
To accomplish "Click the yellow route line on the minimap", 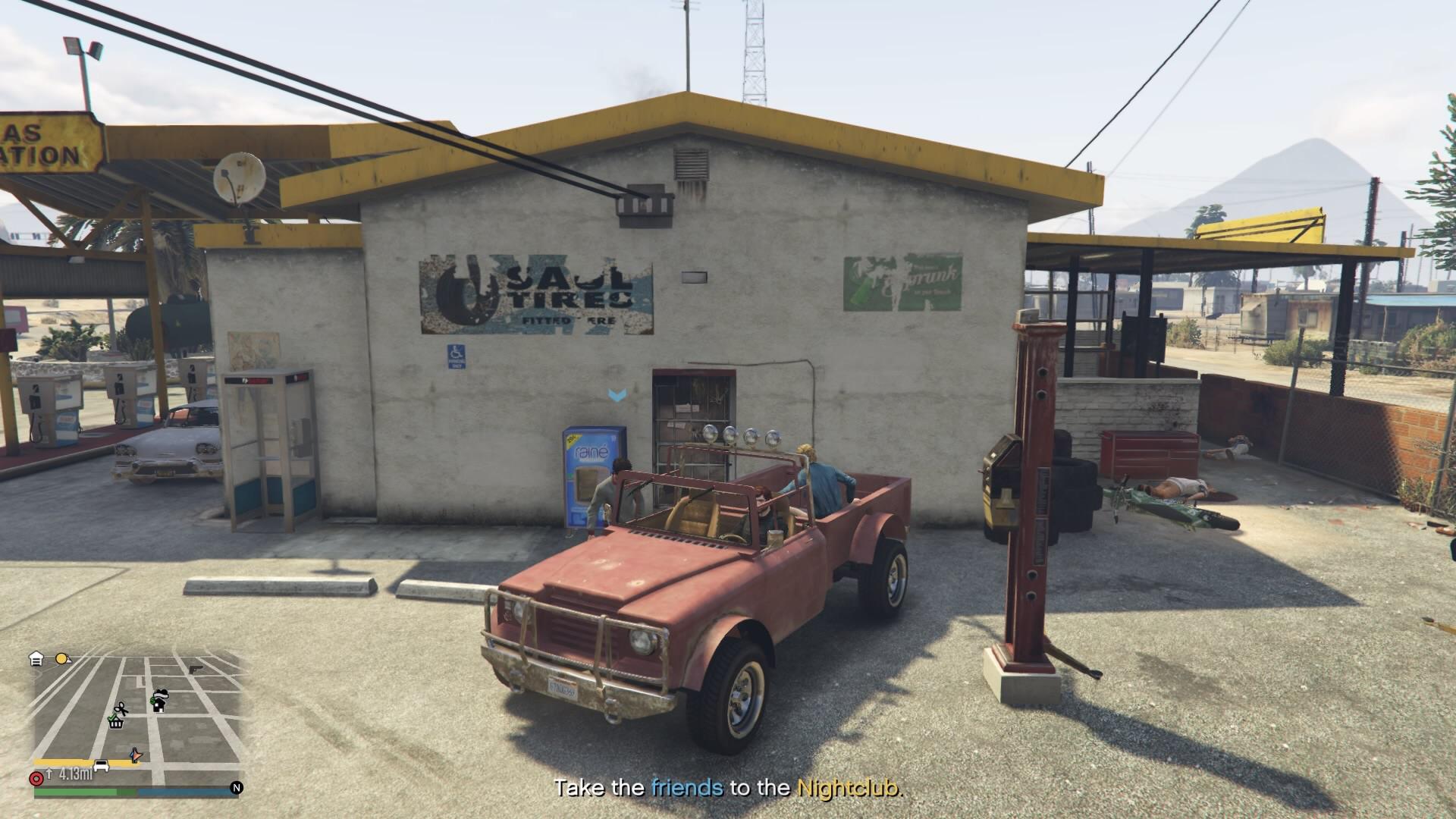I will pos(60,761).
